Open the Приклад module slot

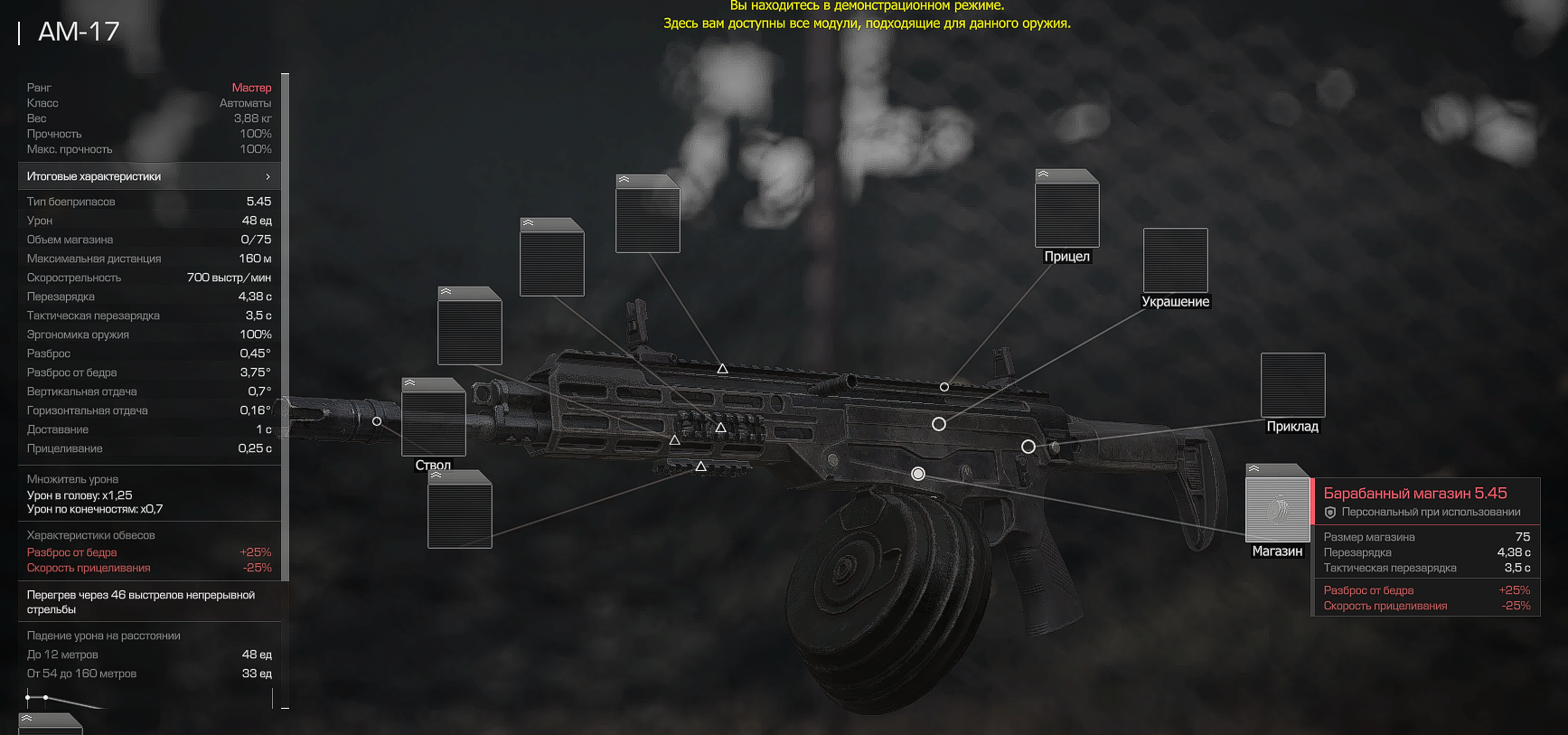(1292, 385)
